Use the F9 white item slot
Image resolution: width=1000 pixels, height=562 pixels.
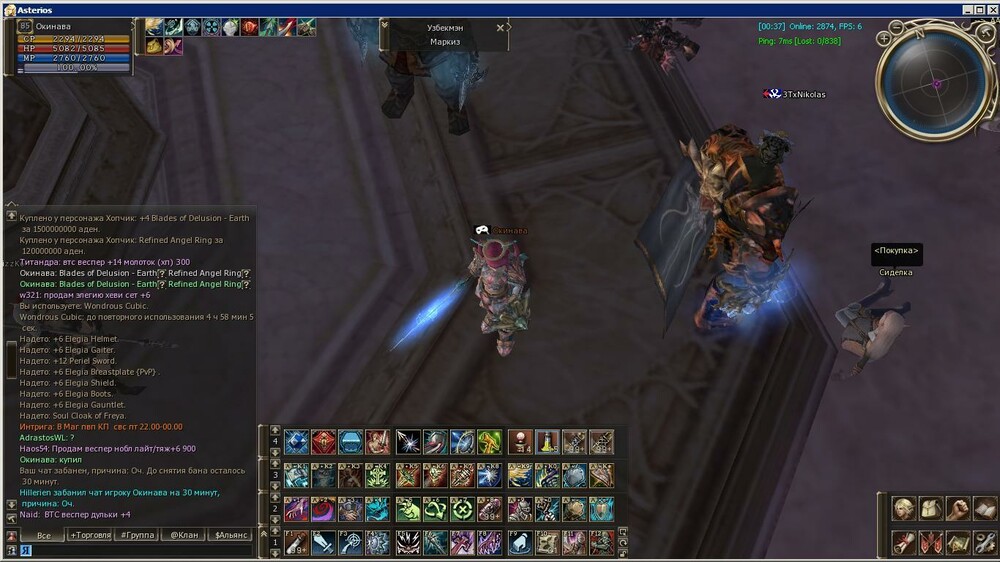520,543
